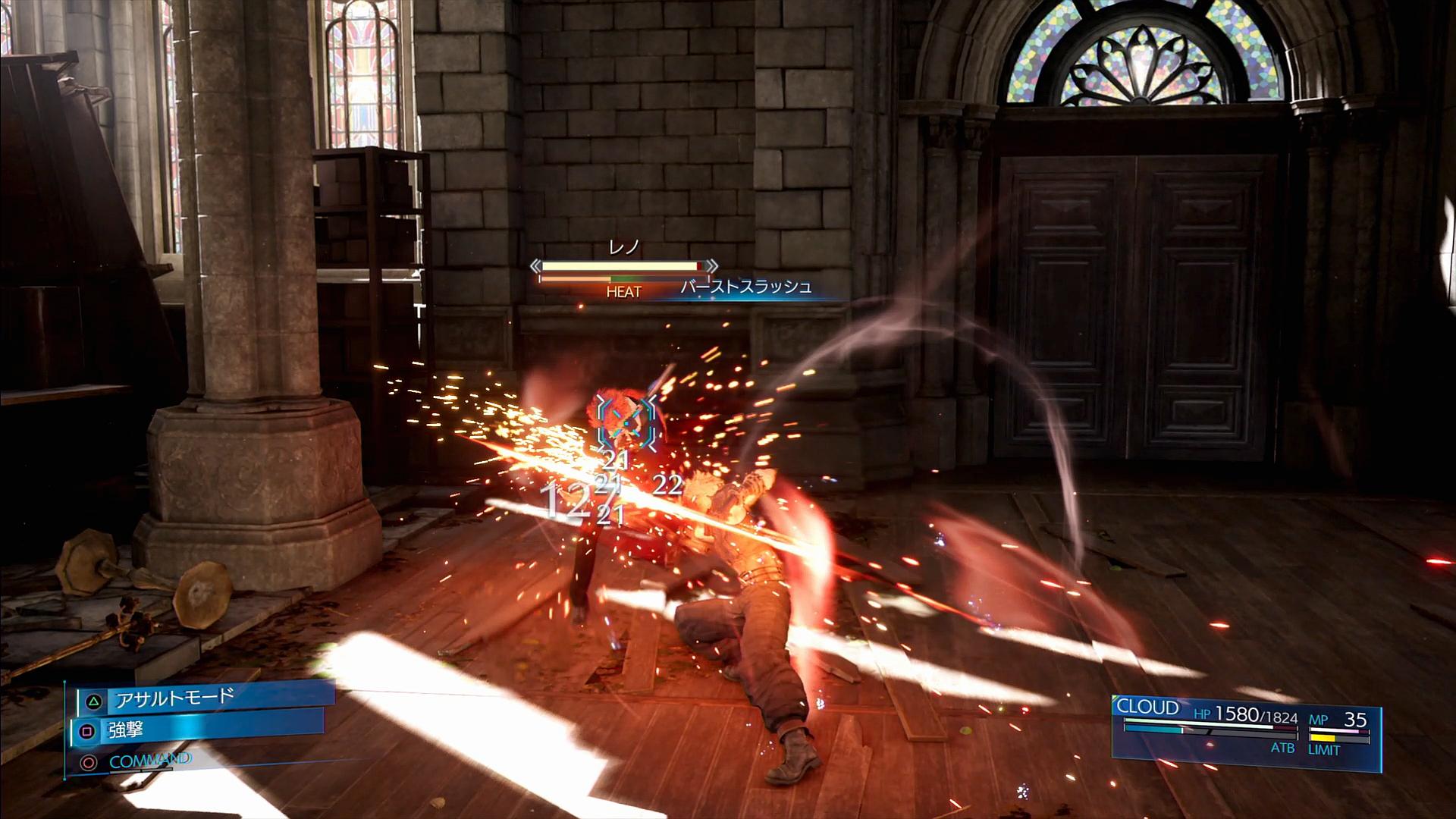Choose the 強撃 attack command

pos(199,731)
